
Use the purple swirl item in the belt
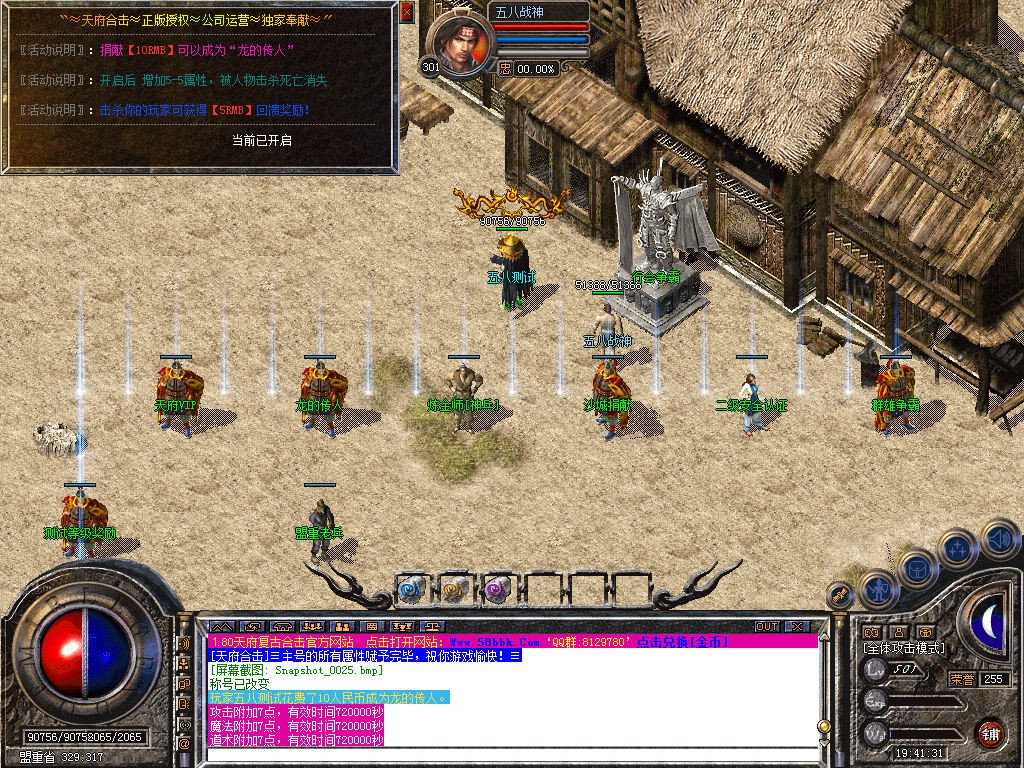[498, 590]
